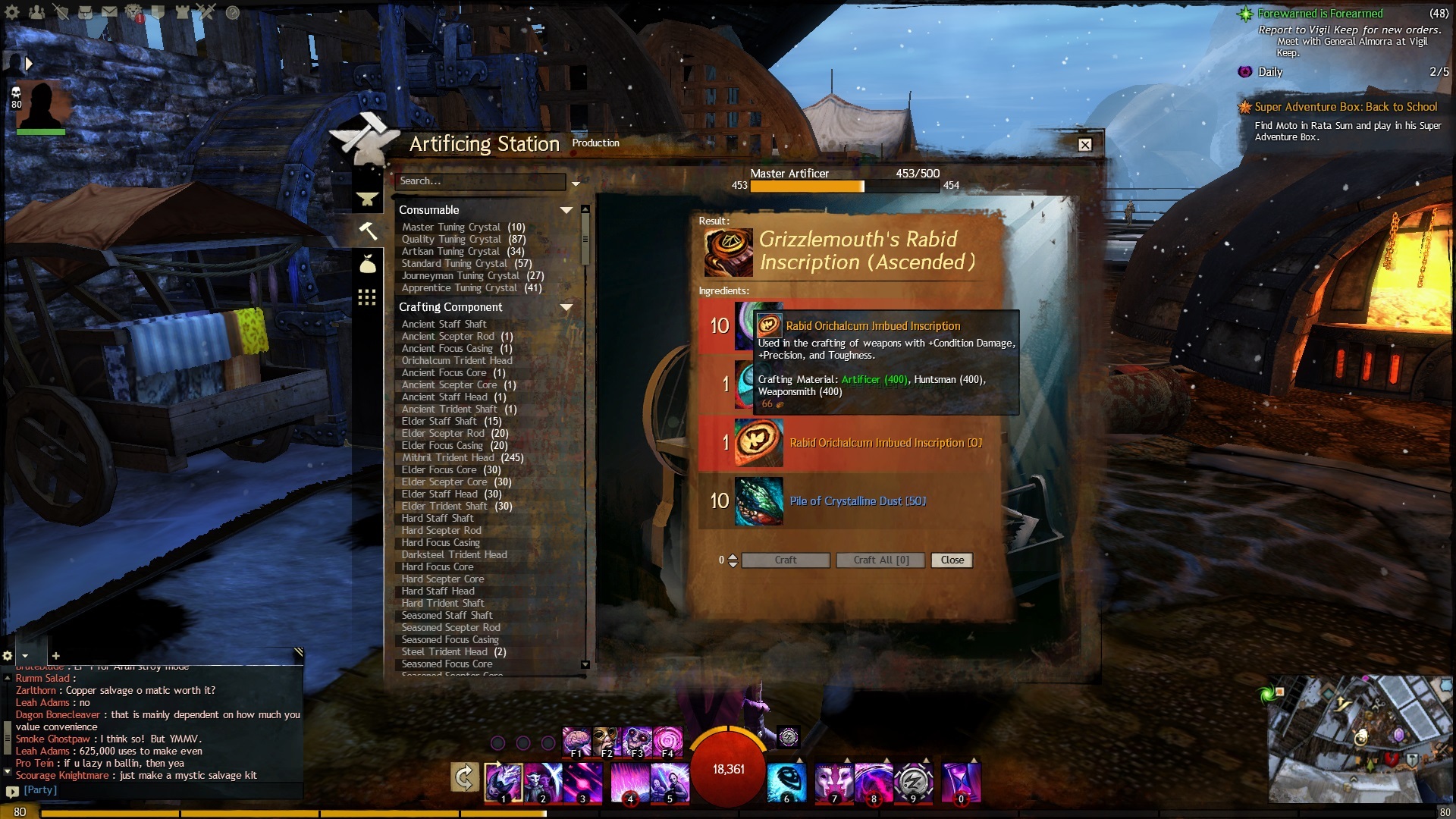Select Mithril Trident Head recipe
This screenshot has width=1456, height=819.
447,458
